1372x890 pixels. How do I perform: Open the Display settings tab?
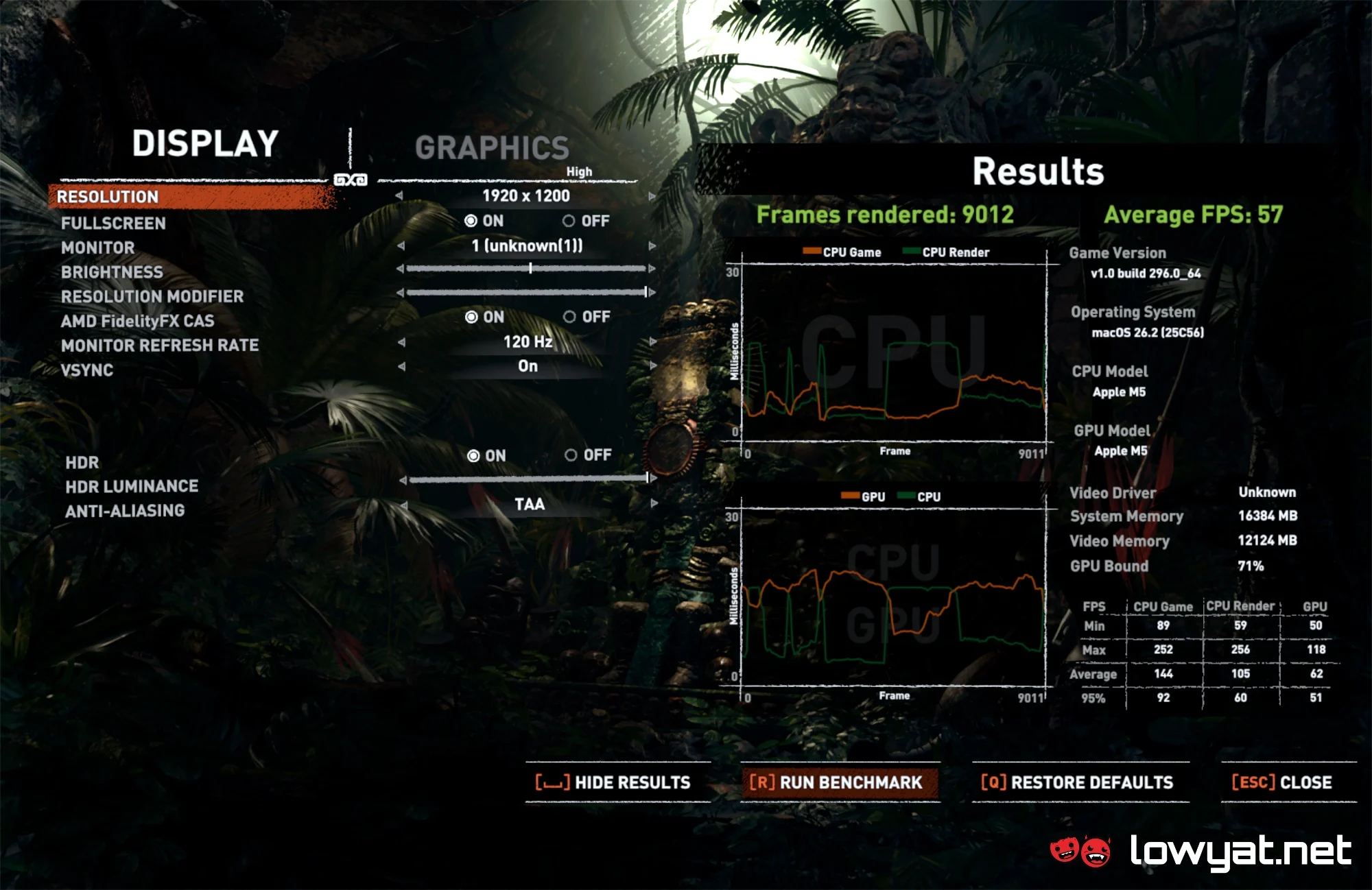click(205, 144)
